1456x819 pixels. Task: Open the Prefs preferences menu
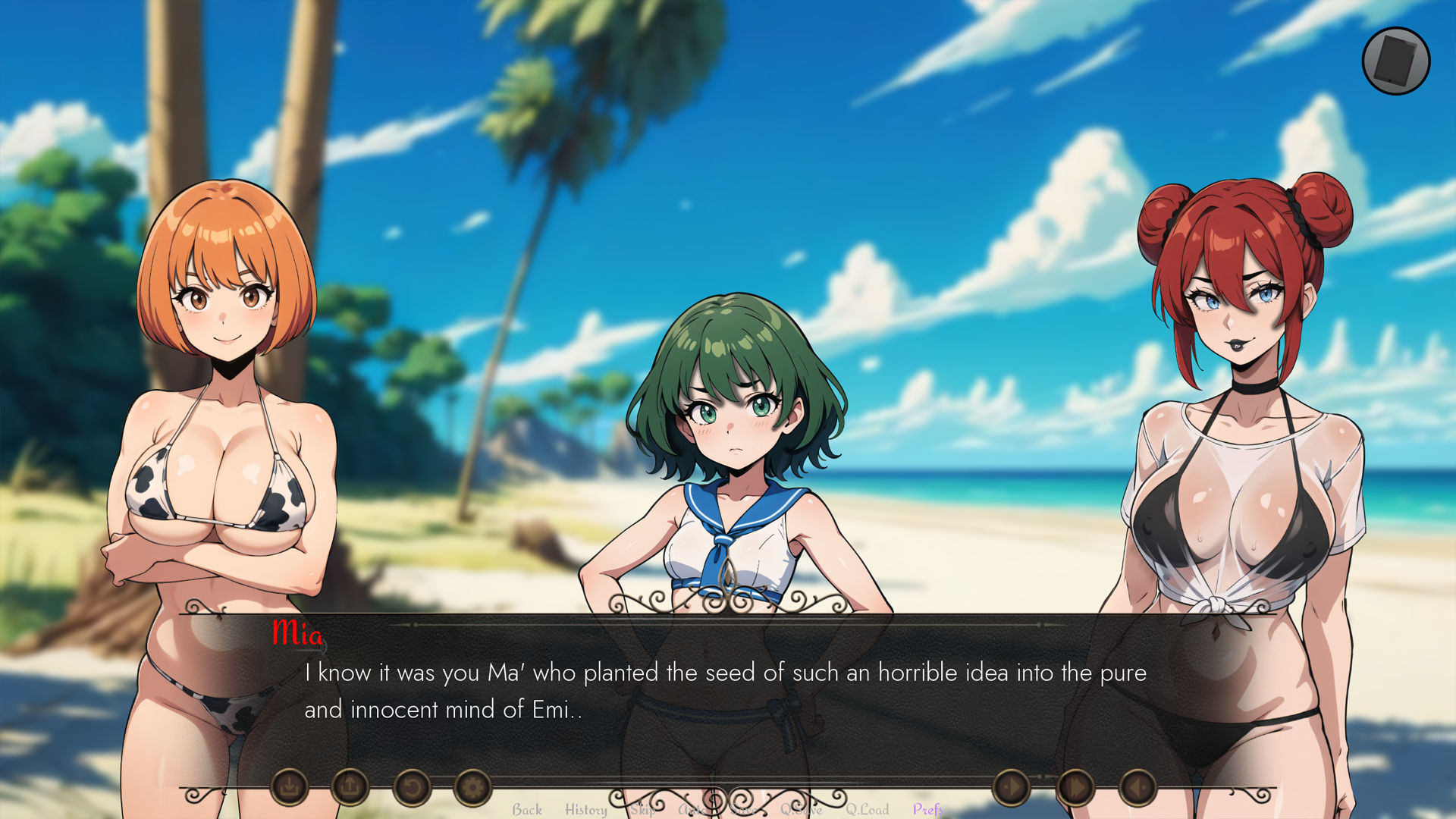pos(927,810)
